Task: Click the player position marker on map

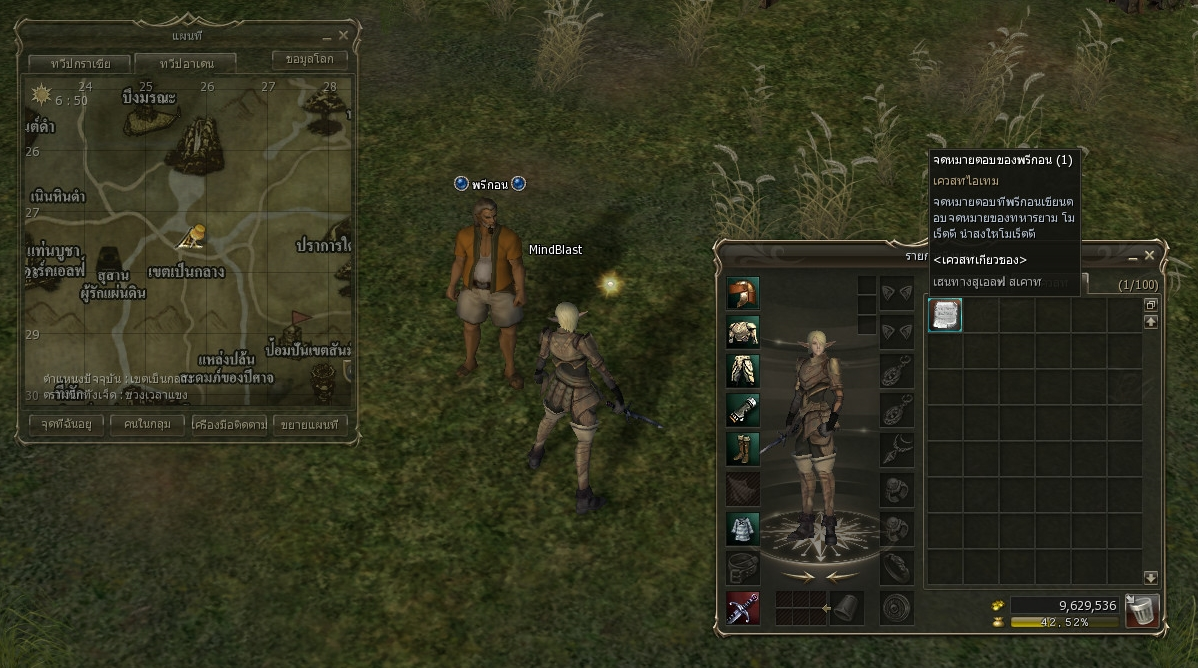Action: coord(192,236)
